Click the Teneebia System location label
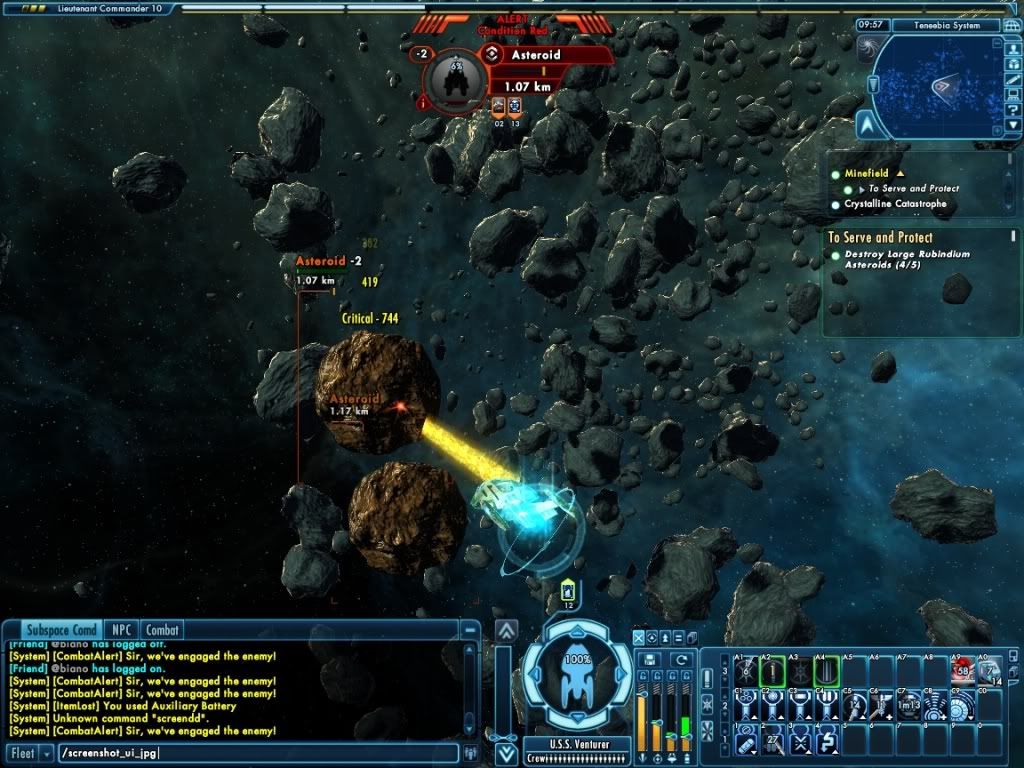Viewport: 1024px width, 768px height. tap(945, 25)
